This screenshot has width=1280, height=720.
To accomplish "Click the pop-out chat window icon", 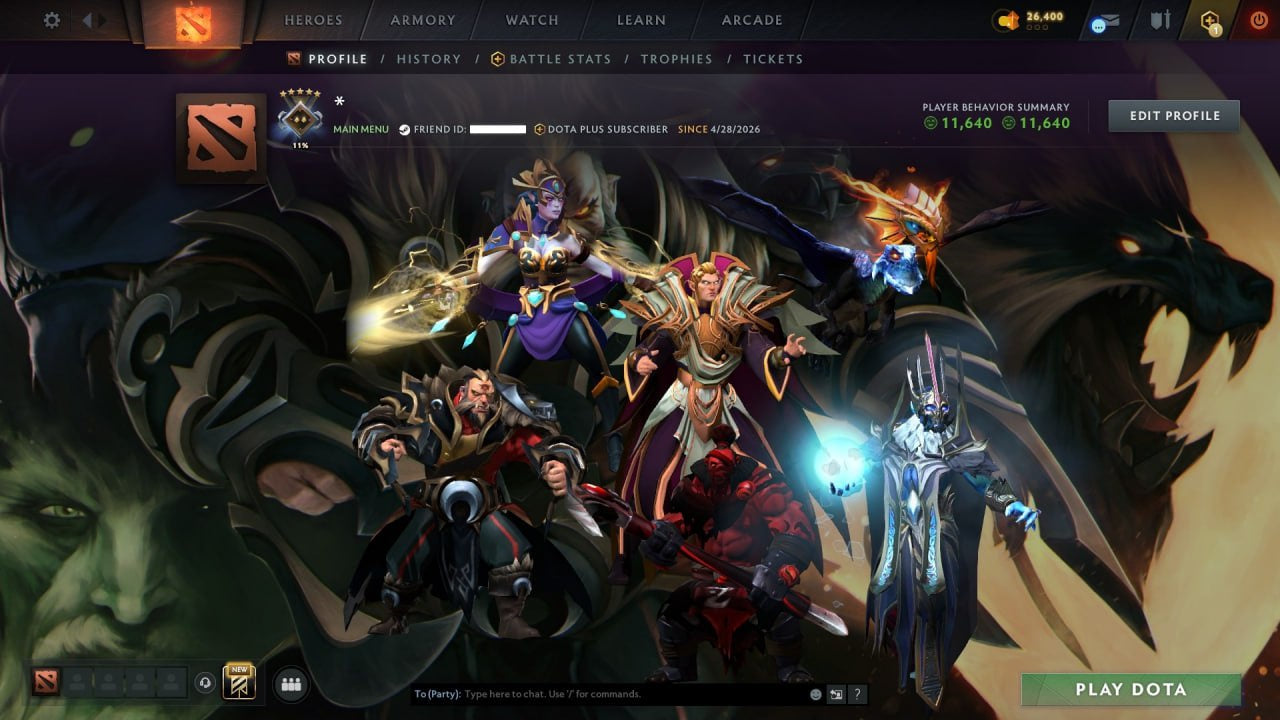I will pyautogui.click(x=836, y=694).
